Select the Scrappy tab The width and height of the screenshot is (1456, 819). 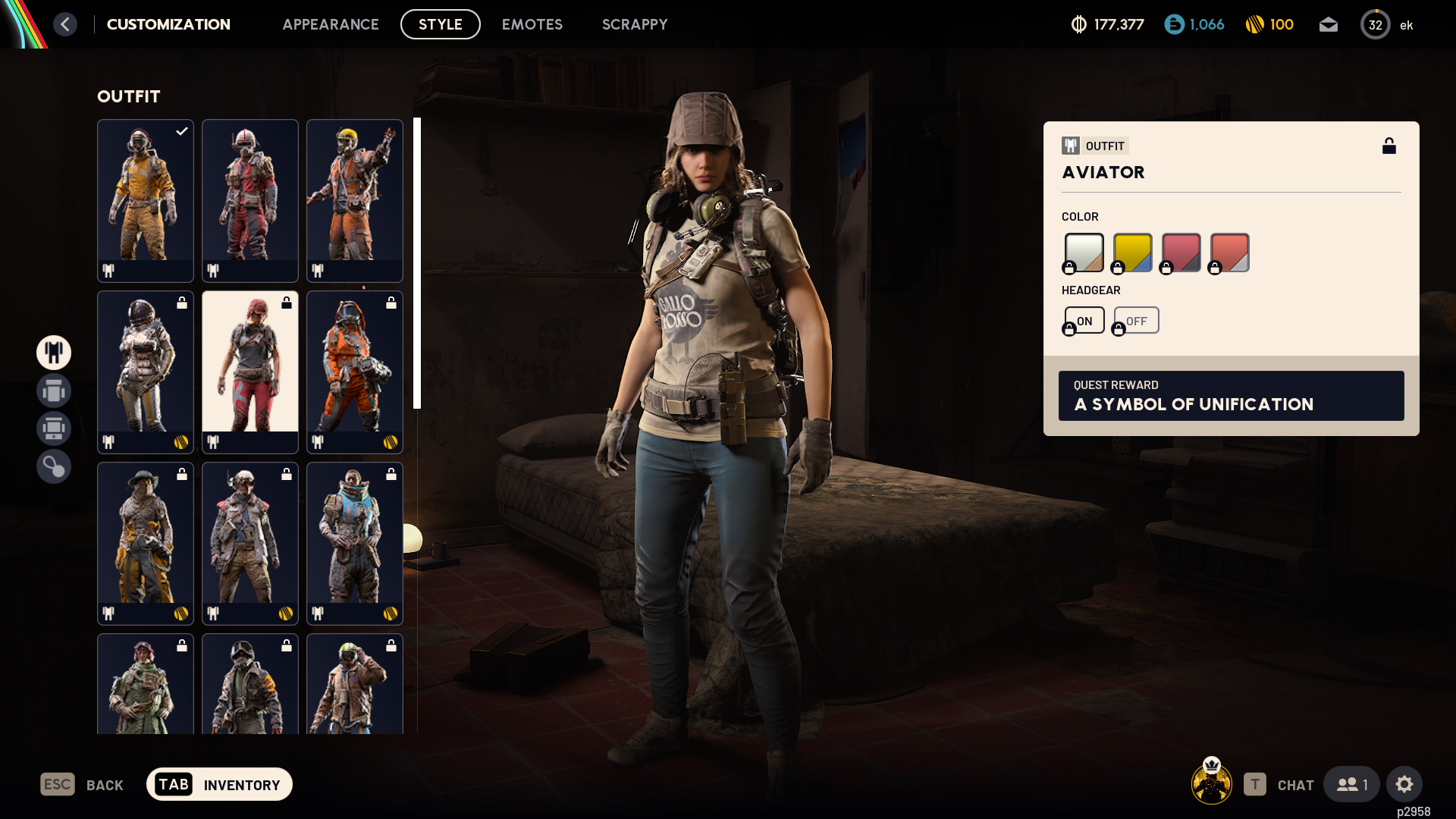pyautogui.click(x=634, y=24)
